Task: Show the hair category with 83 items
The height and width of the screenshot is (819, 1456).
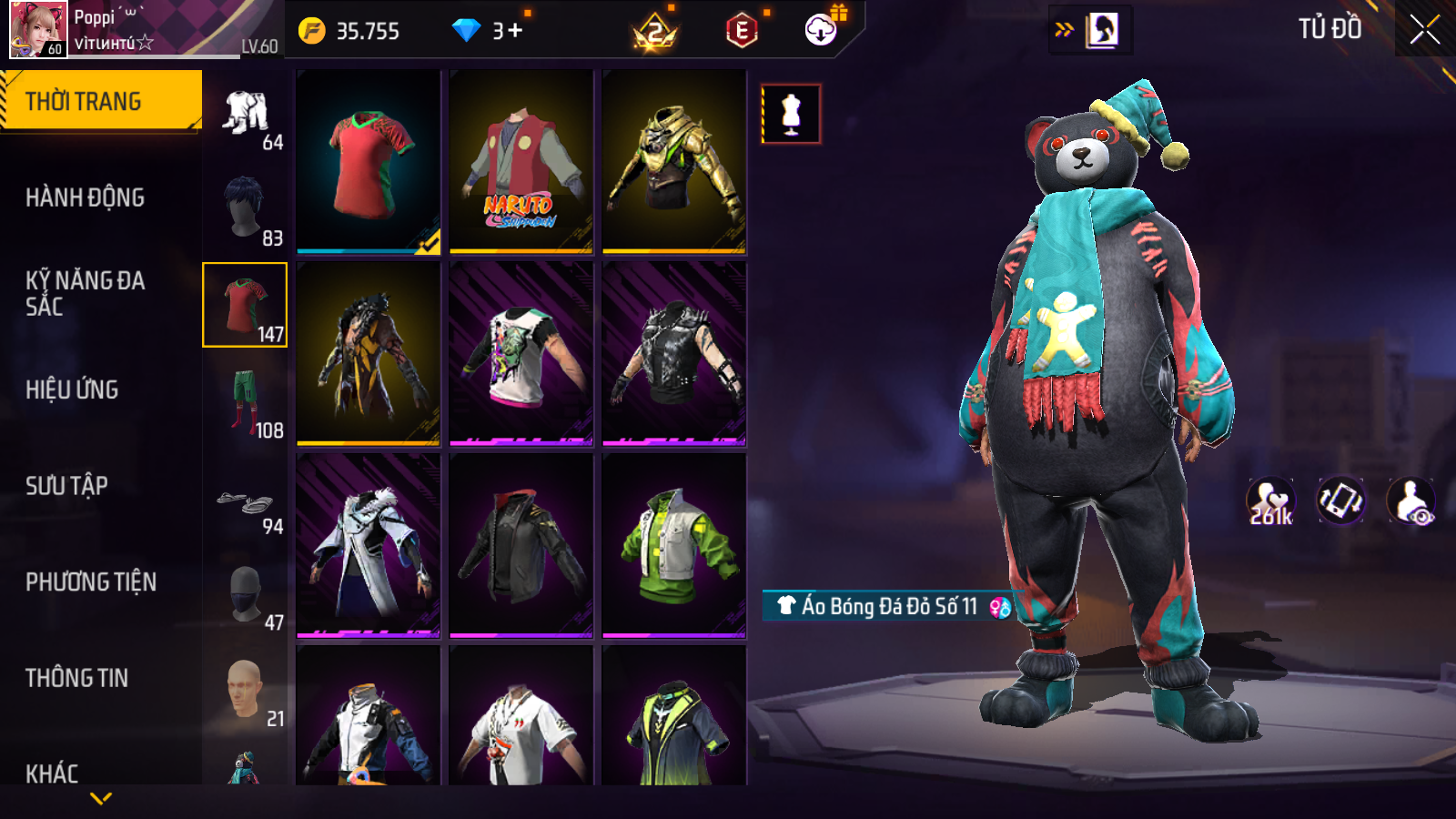Action: click(246, 209)
